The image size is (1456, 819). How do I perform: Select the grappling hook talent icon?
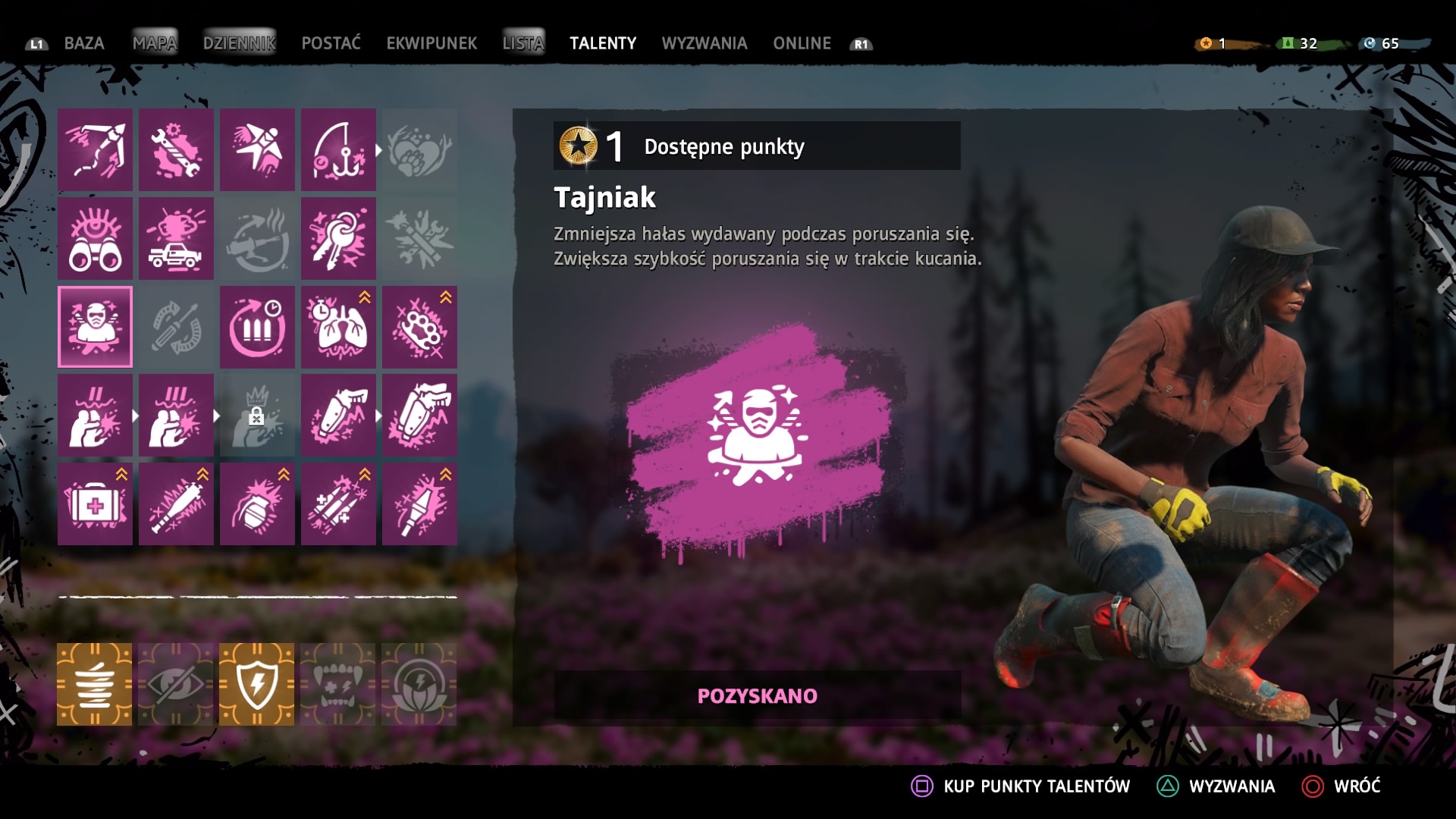click(x=96, y=149)
